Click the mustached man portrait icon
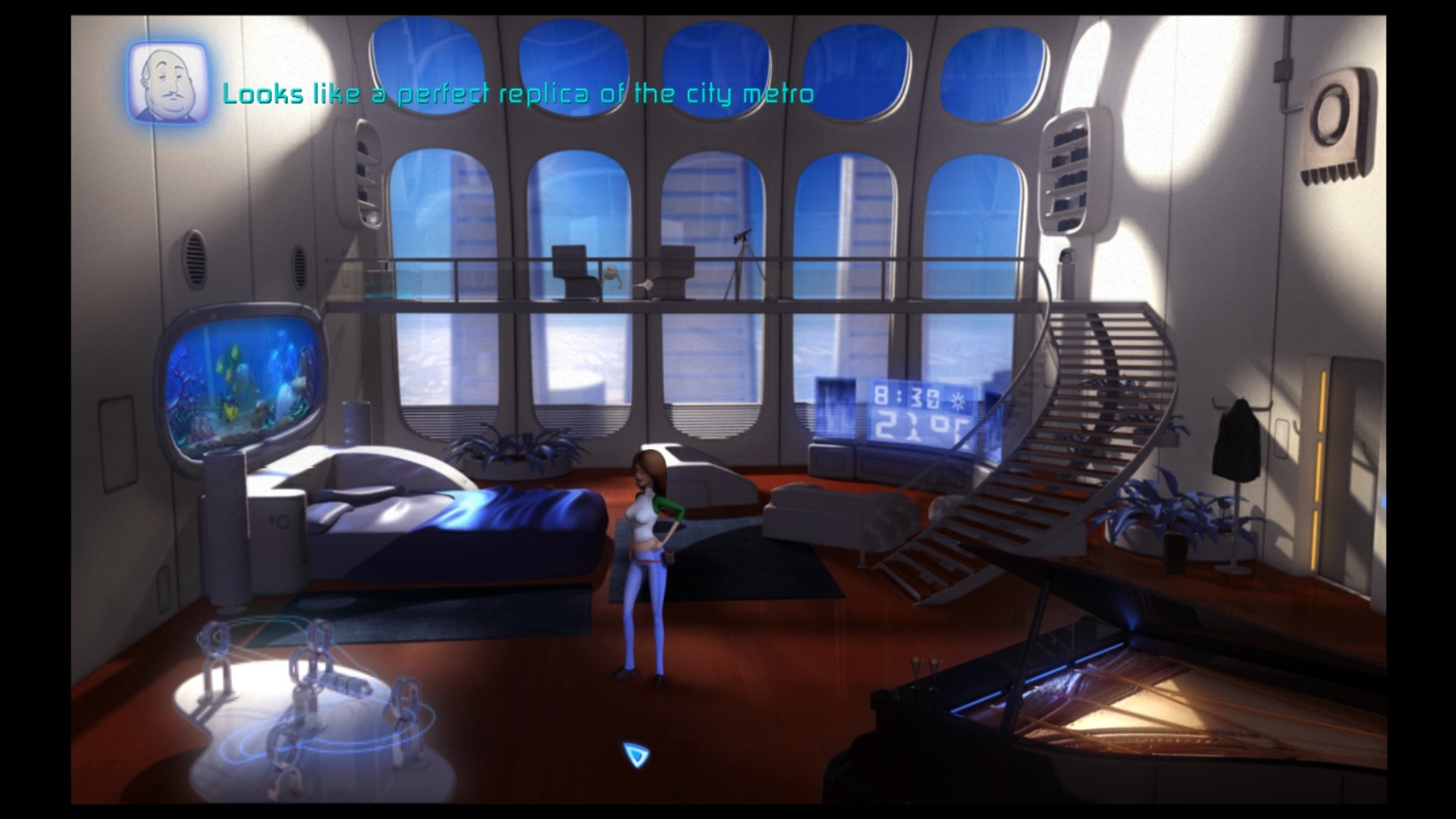Image resolution: width=1456 pixels, height=819 pixels. click(168, 82)
